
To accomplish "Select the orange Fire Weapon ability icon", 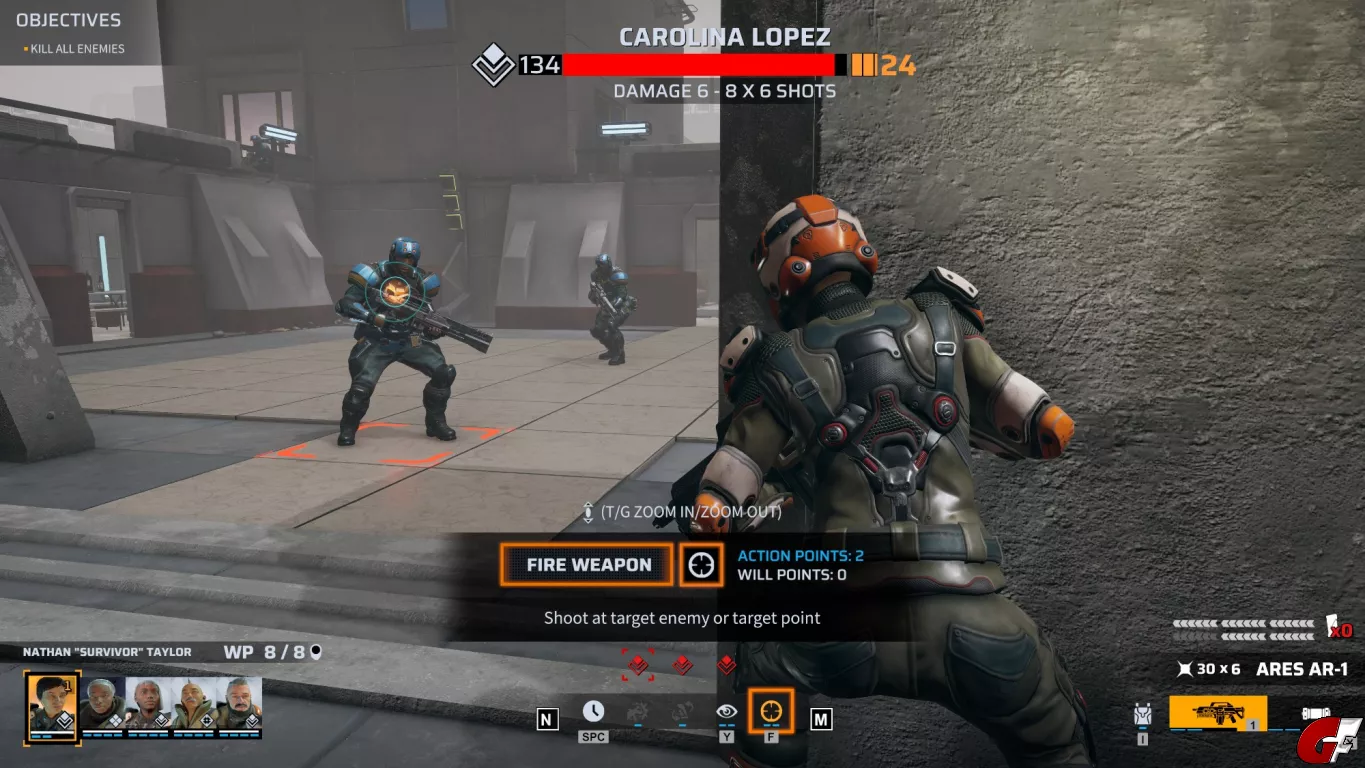I will coord(770,711).
